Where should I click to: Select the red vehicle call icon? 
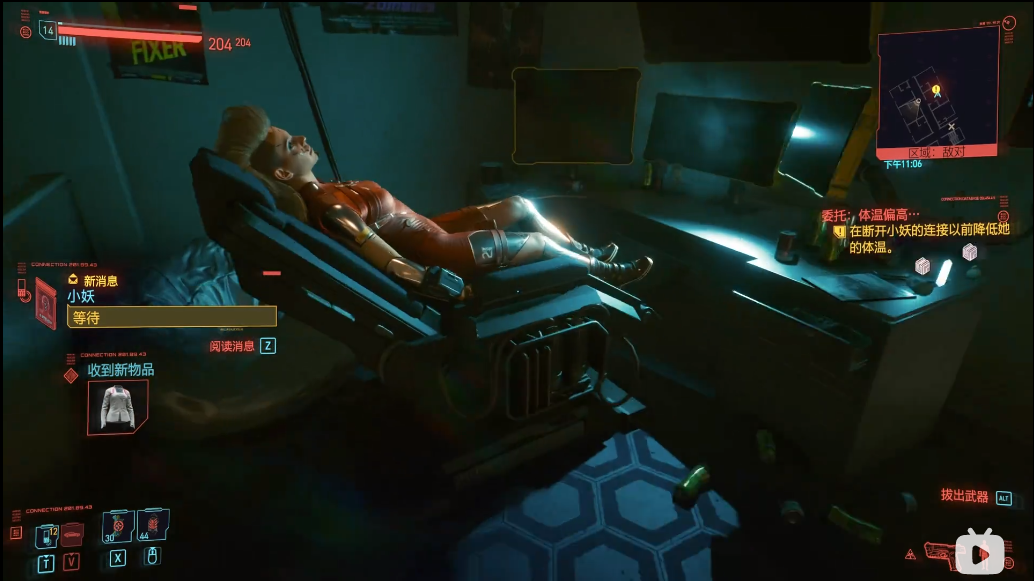click(x=71, y=537)
